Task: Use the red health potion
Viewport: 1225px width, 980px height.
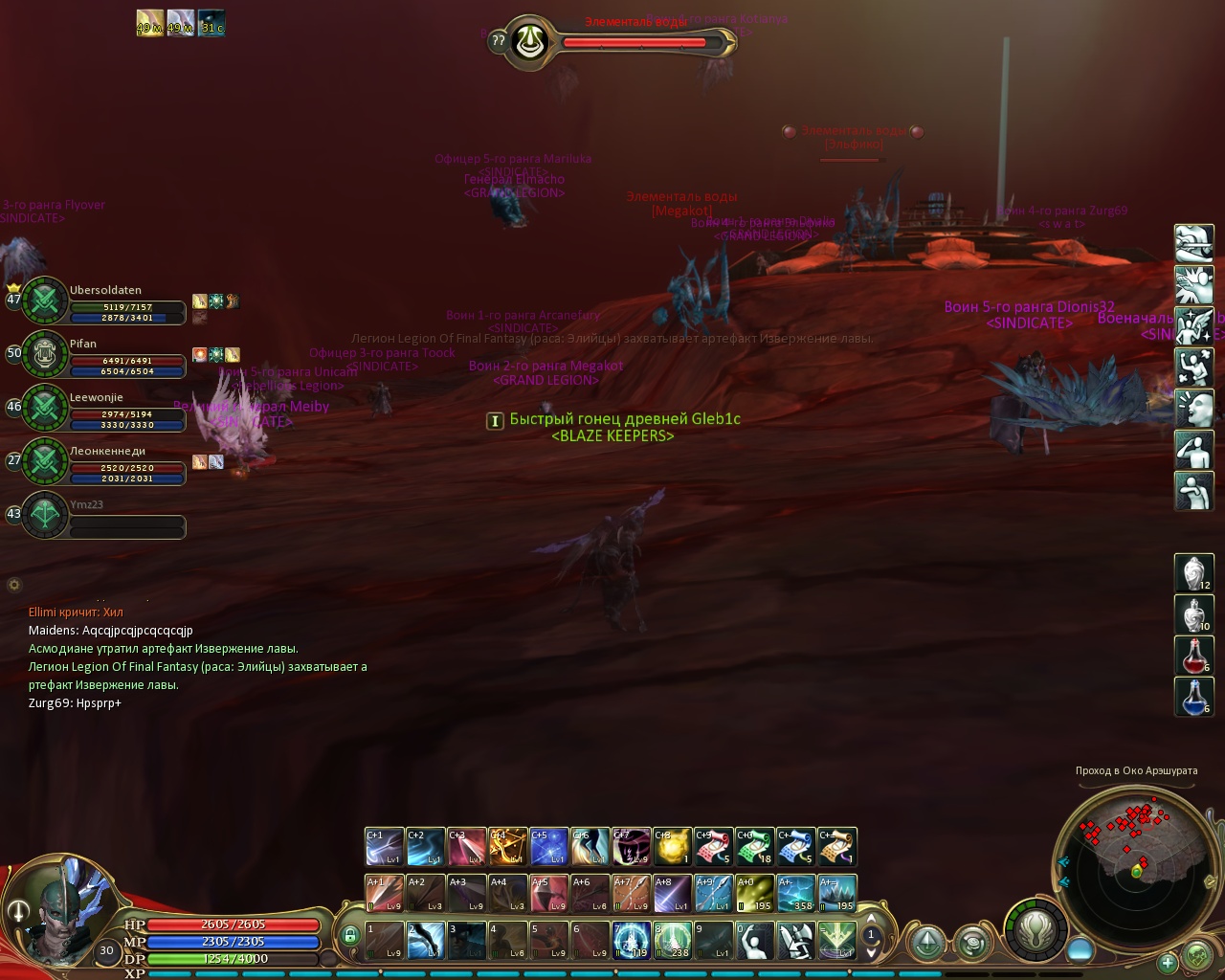Action: [x=1193, y=656]
